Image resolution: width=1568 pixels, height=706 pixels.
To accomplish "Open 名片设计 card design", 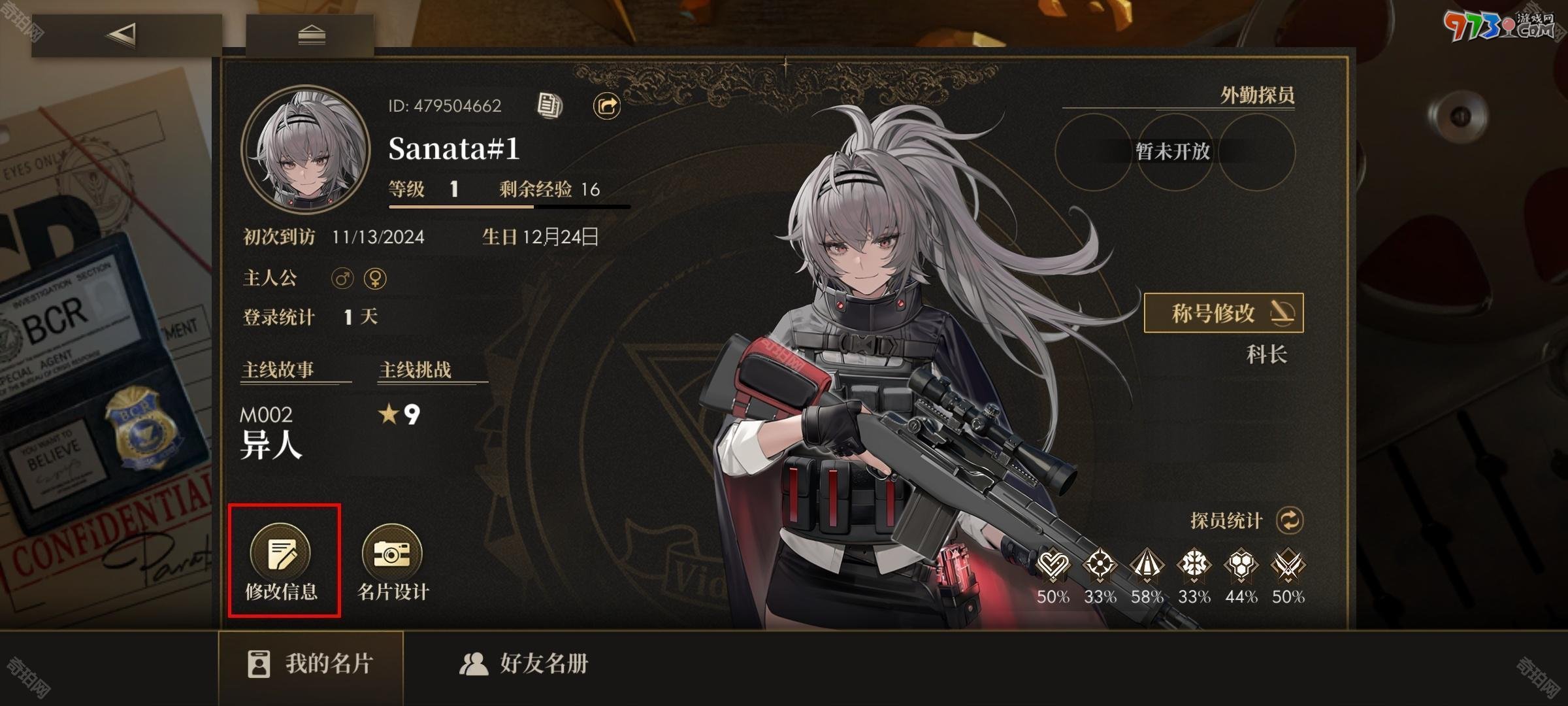I will pos(393,561).
